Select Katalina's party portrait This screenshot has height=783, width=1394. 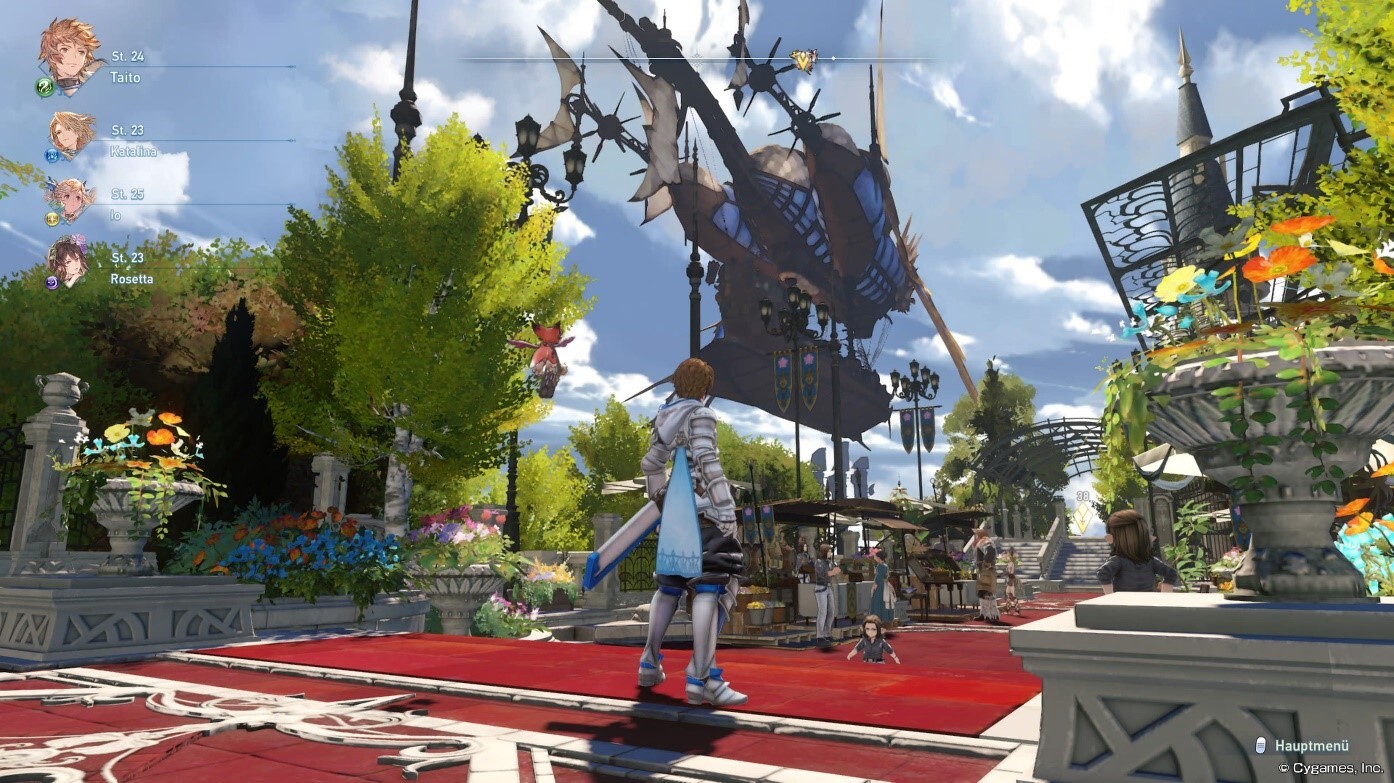[x=72, y=134]
